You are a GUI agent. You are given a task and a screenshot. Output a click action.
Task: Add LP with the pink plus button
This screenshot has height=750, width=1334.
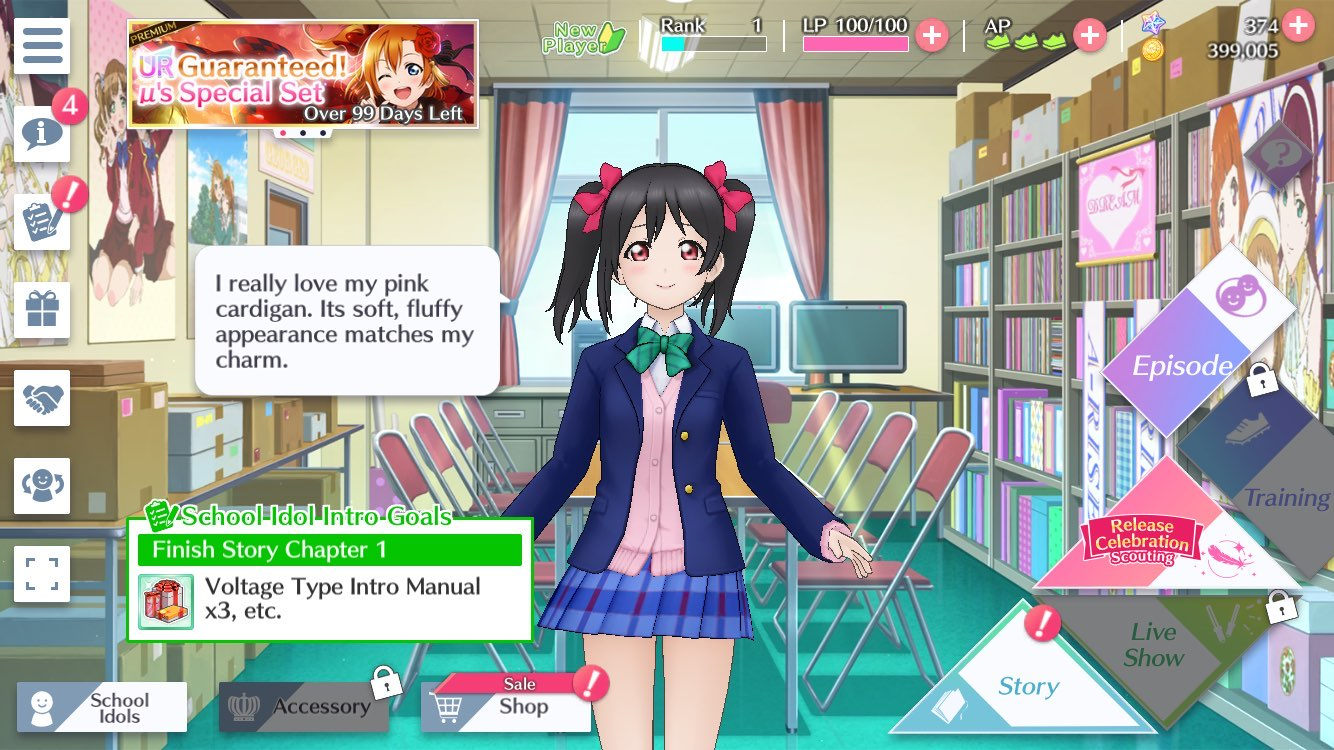coord(931,36)
